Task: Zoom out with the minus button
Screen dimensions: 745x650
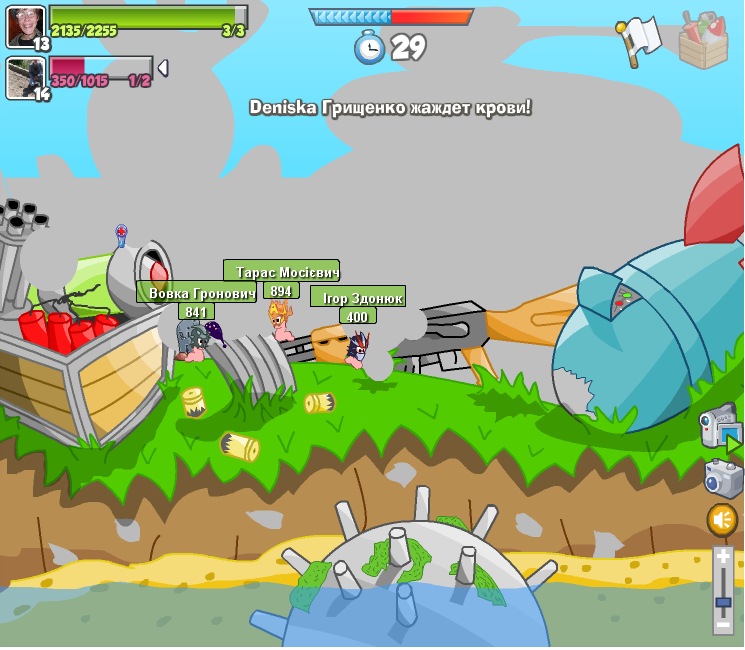Action: pyautogui.click(x=723, y=624)
